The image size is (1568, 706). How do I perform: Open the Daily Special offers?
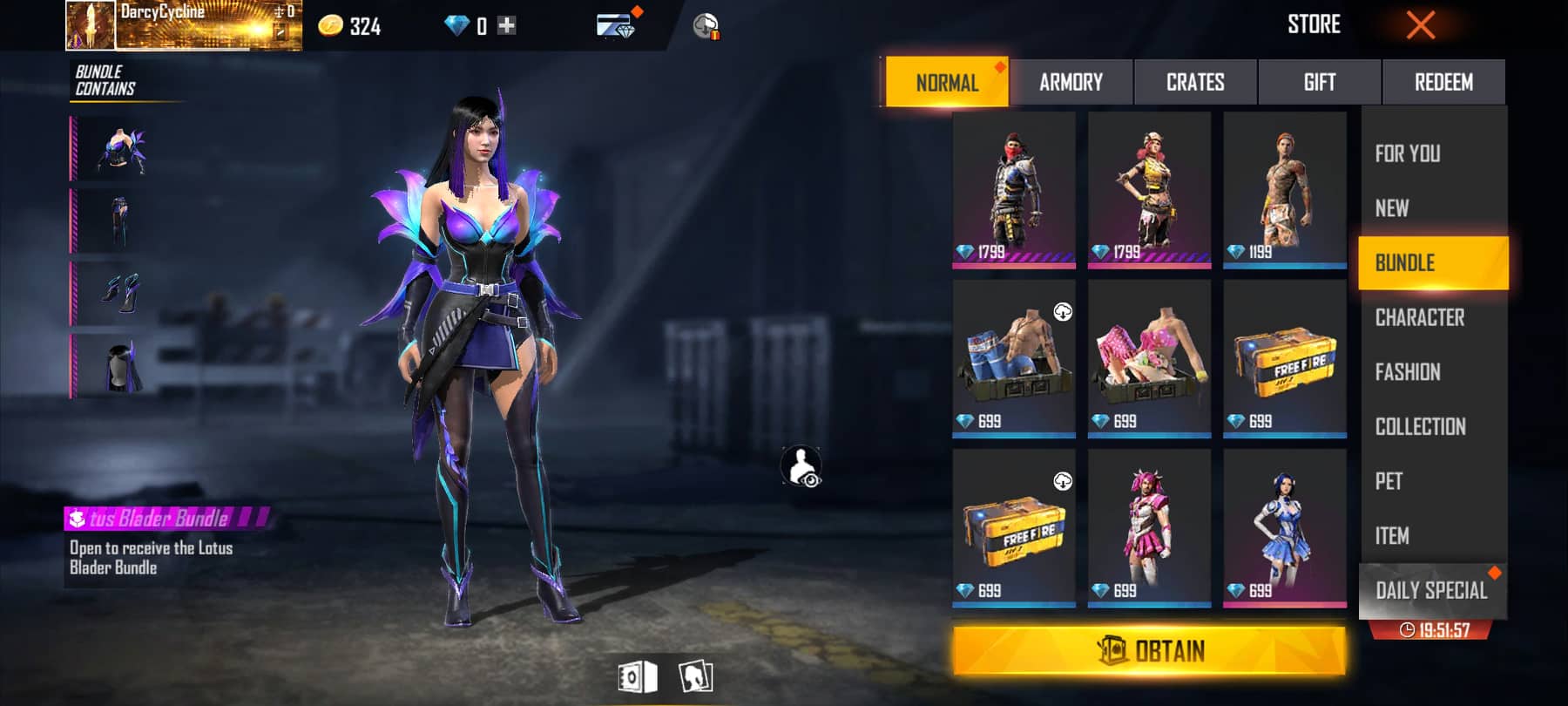(1431, 591)
